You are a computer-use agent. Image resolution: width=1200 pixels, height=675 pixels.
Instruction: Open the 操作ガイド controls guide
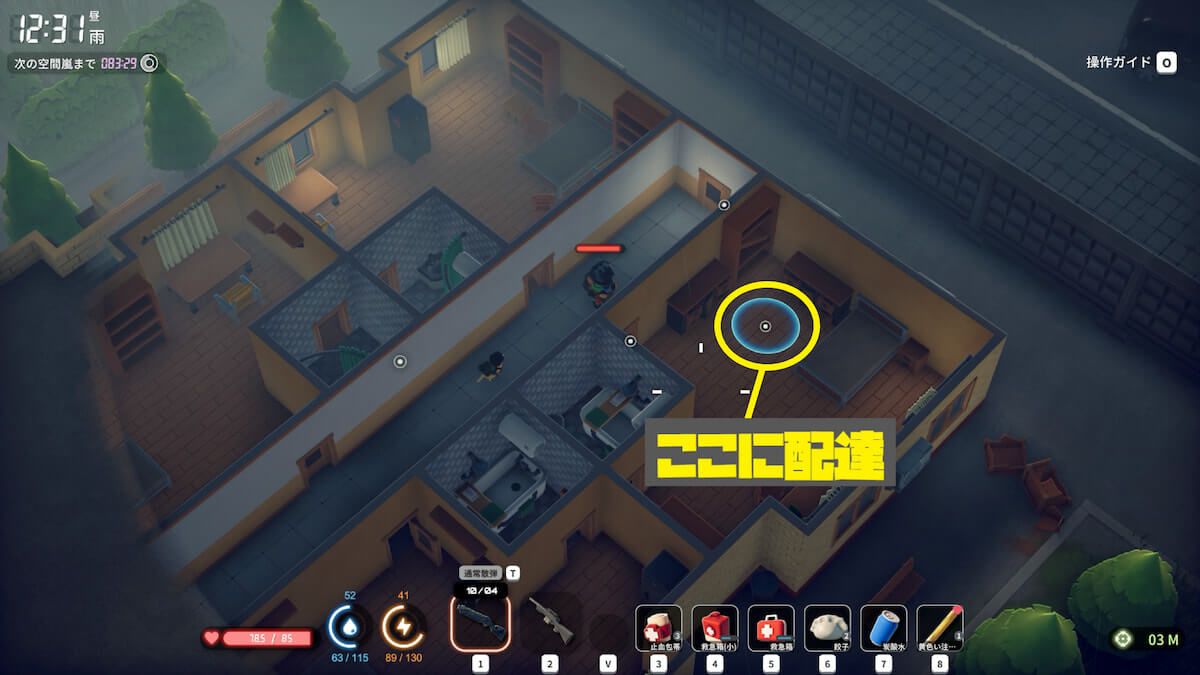tap(1129, 63)
